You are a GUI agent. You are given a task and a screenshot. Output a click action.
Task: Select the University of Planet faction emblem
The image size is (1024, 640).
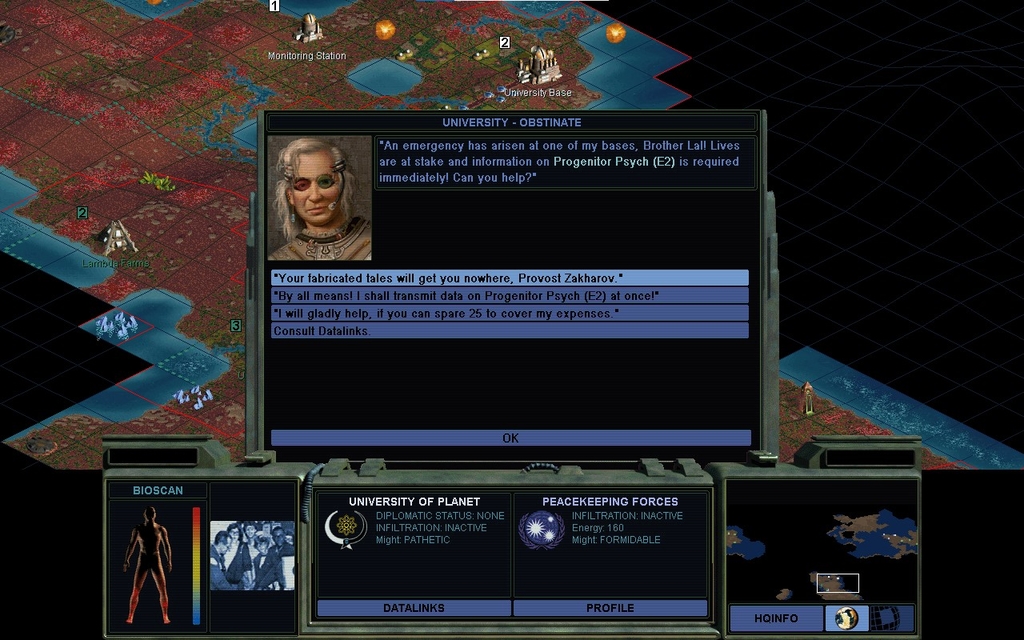pos(346,529)
